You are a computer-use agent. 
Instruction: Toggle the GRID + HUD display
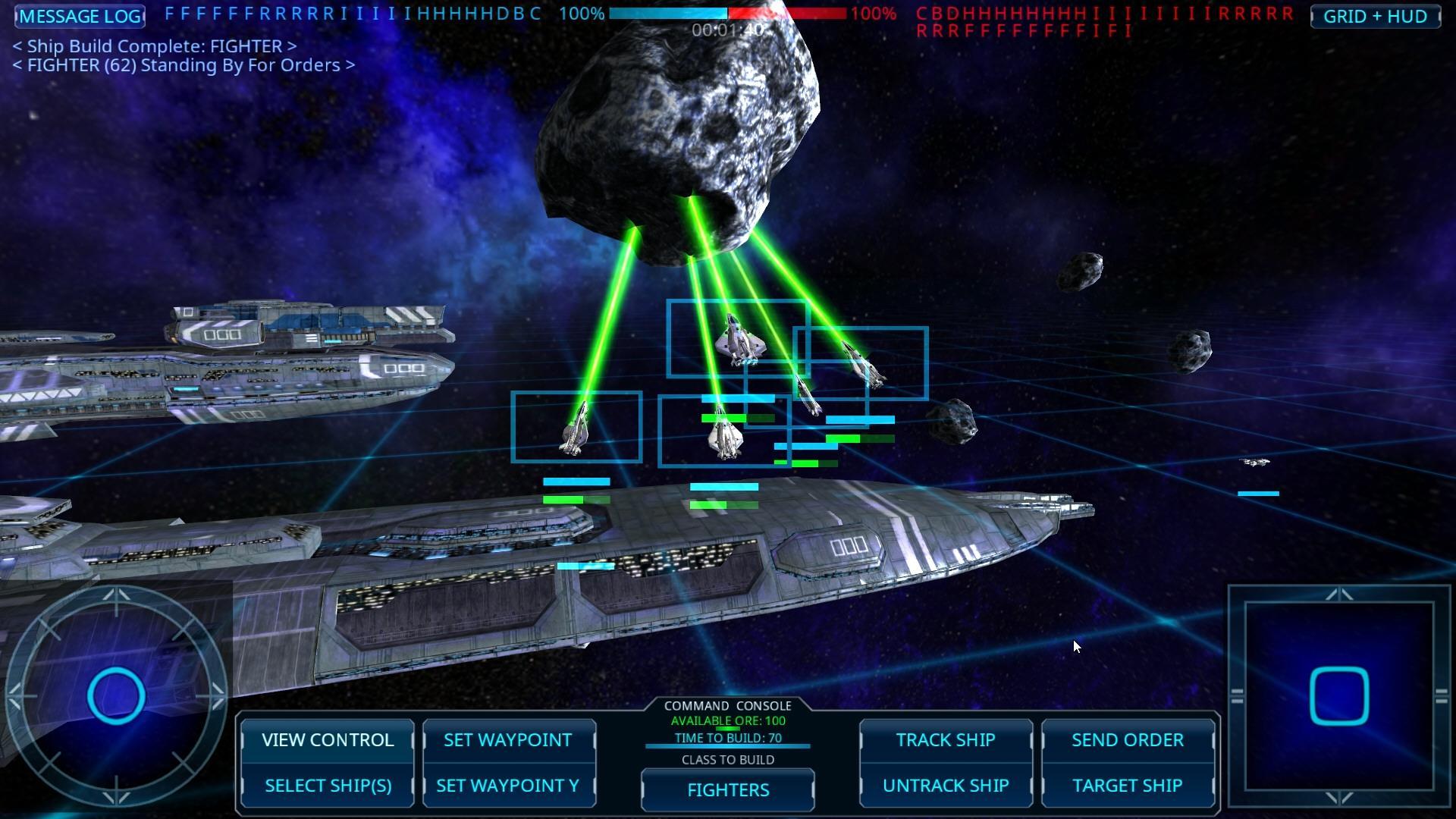tap(1377, 16)
